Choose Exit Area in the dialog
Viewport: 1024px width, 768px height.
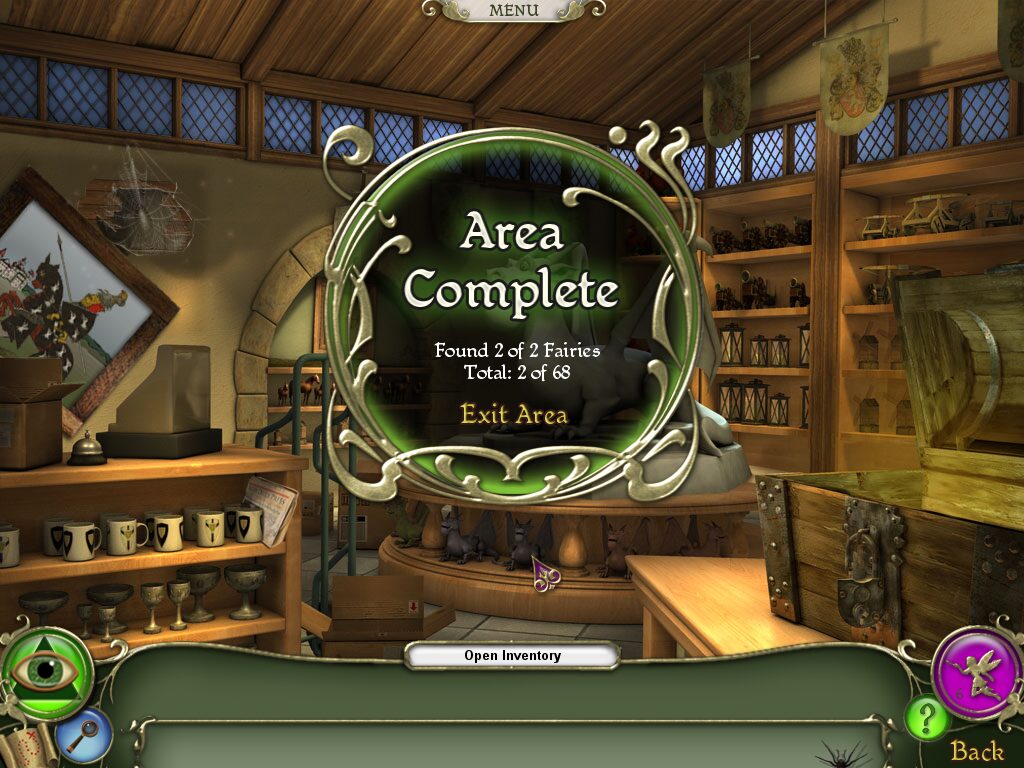[x=513, y=413]
